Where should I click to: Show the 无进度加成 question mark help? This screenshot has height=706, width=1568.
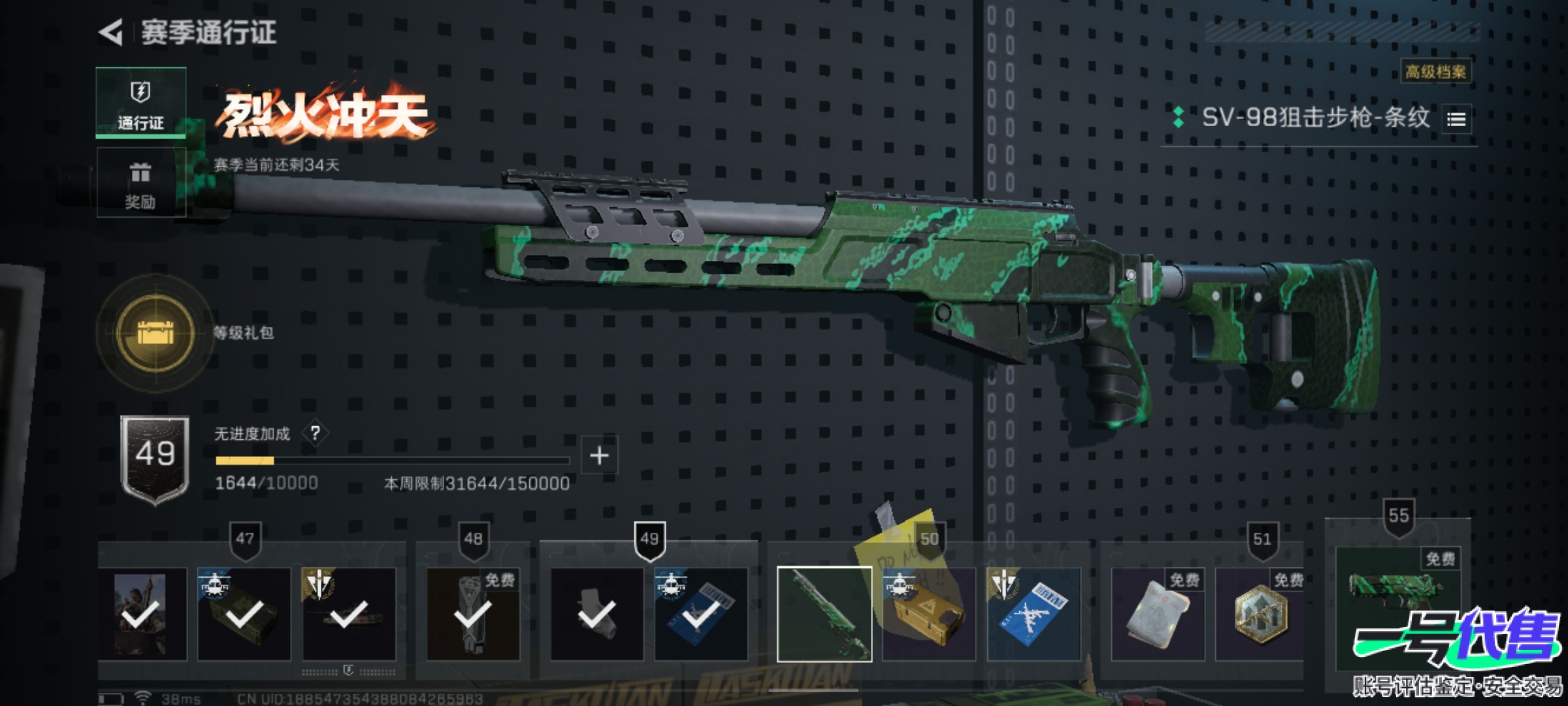point(316,433)
